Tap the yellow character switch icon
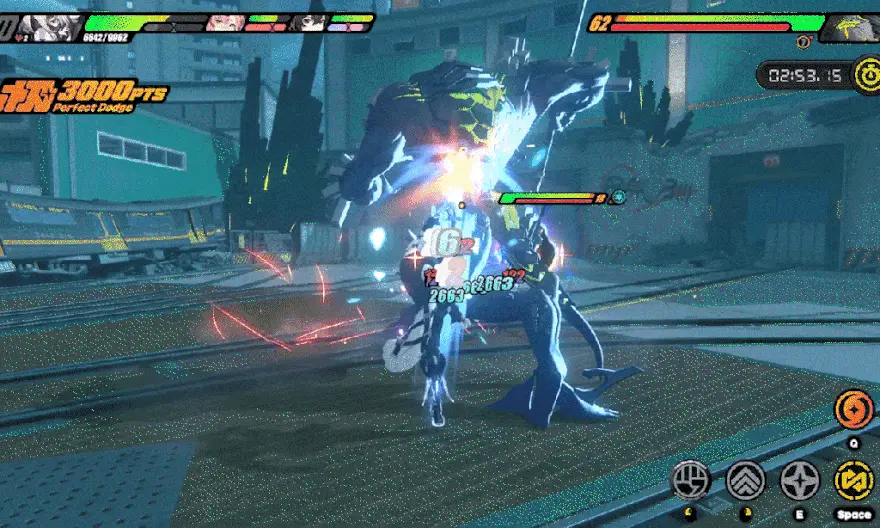 pos(853,480)
